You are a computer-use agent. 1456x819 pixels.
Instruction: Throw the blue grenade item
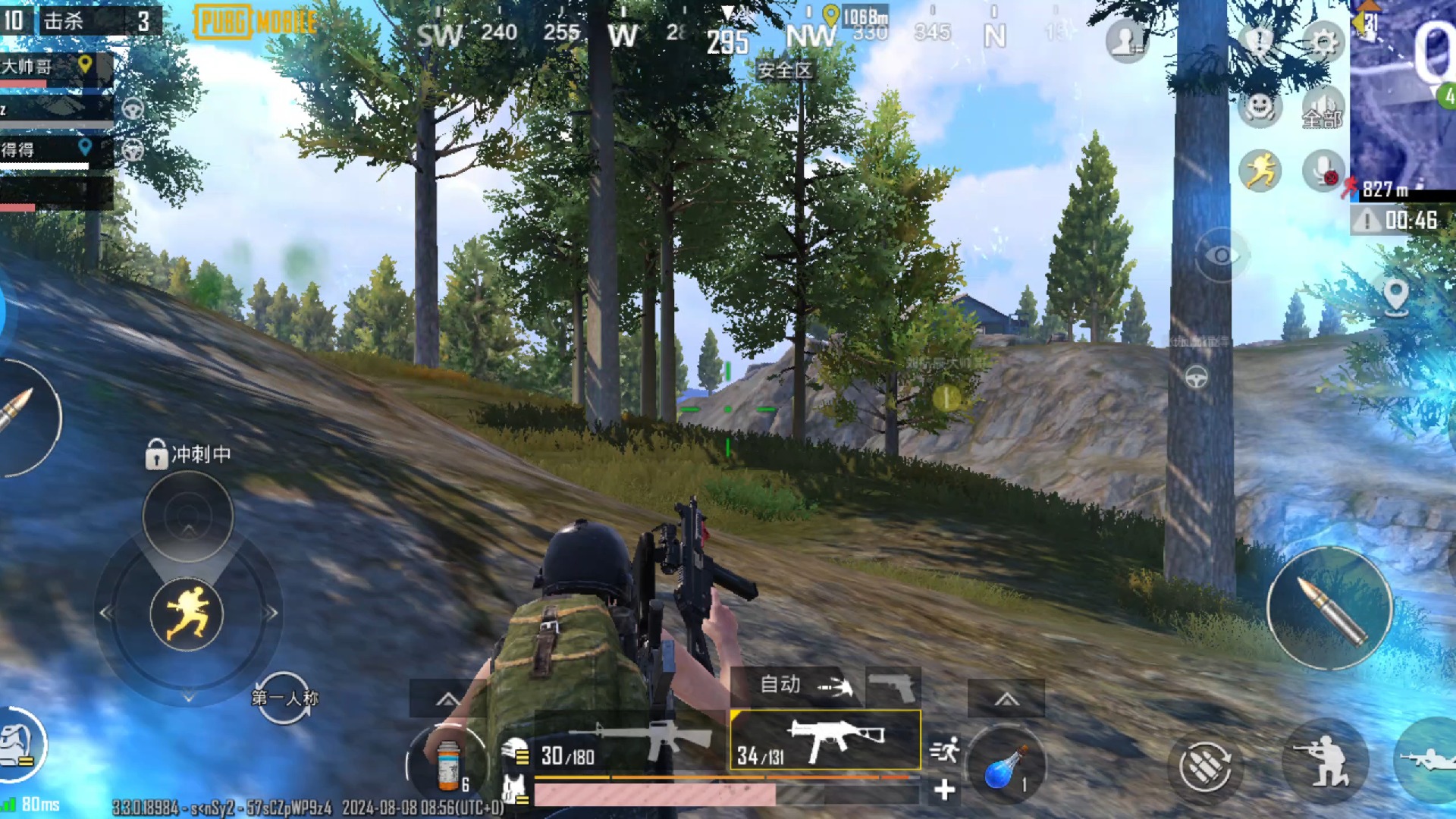pos(1006,766)
